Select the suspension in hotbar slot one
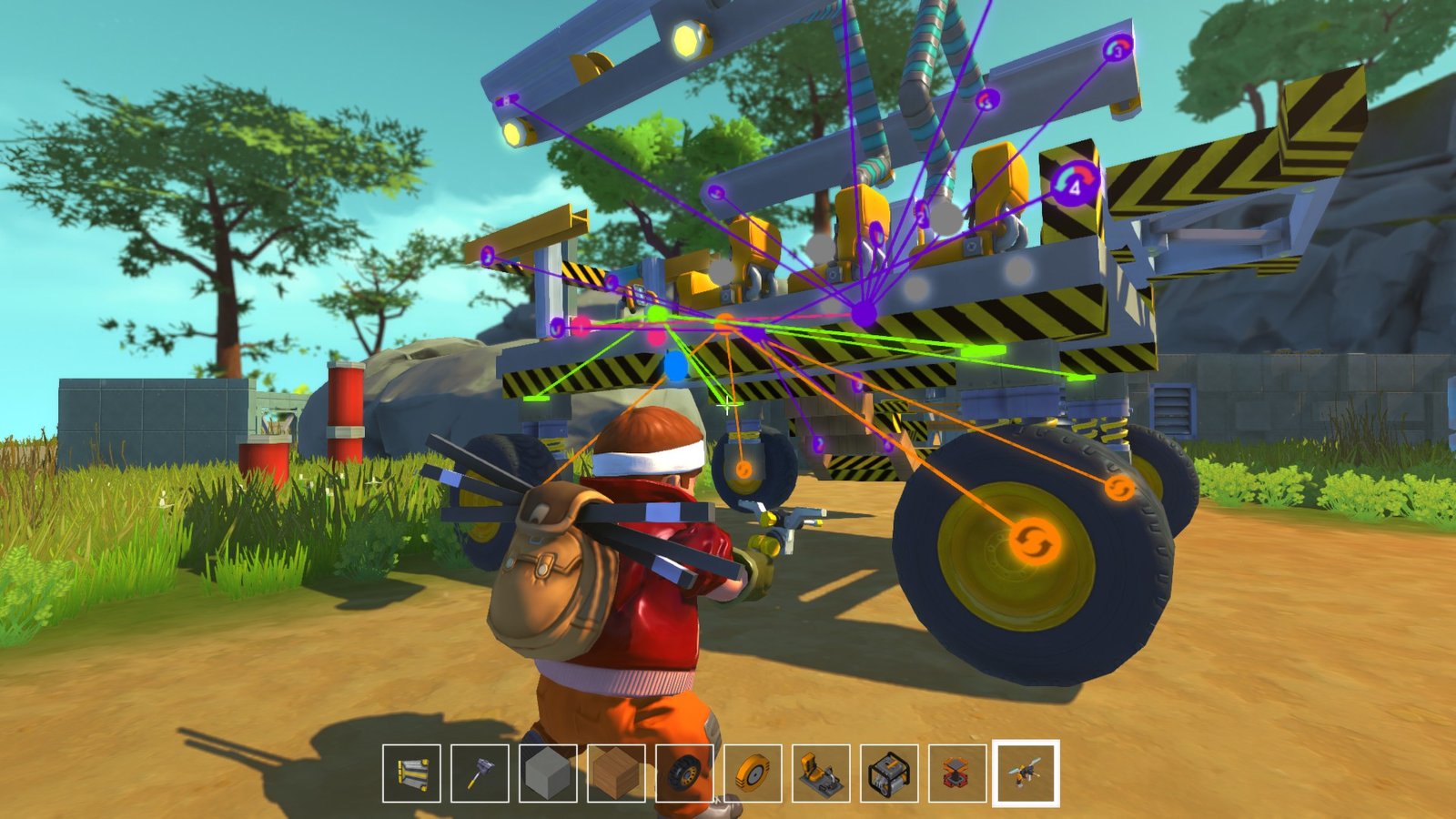Image resolution: width=1456 pixels, height=819 pixels. click(410, 778)
